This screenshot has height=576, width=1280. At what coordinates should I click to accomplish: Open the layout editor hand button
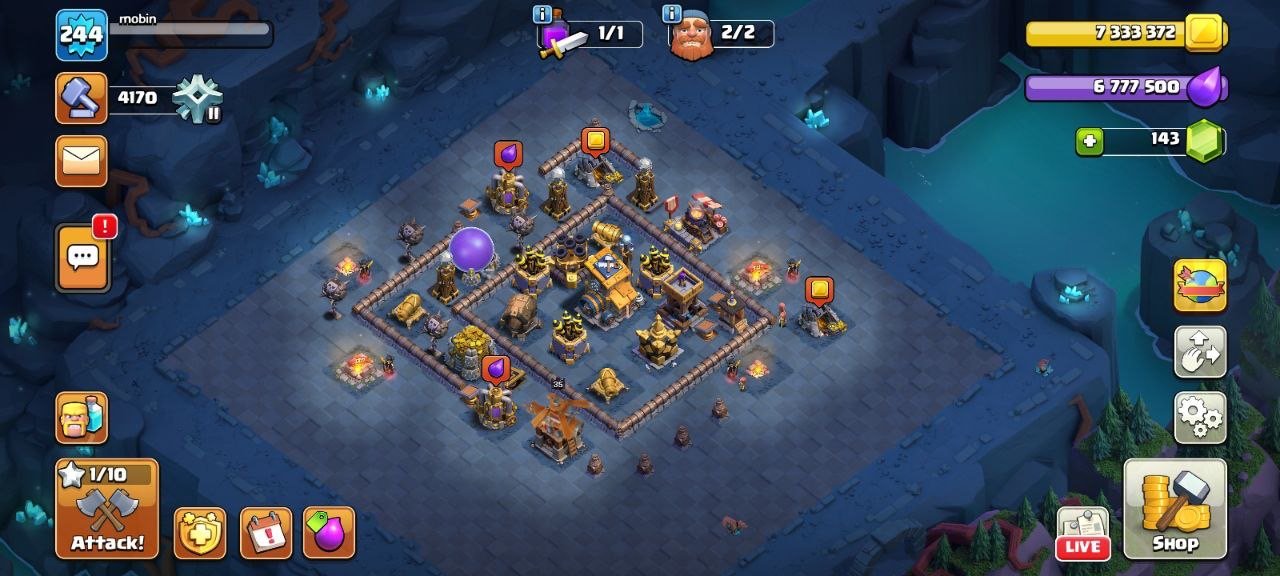coord(1200,351)
